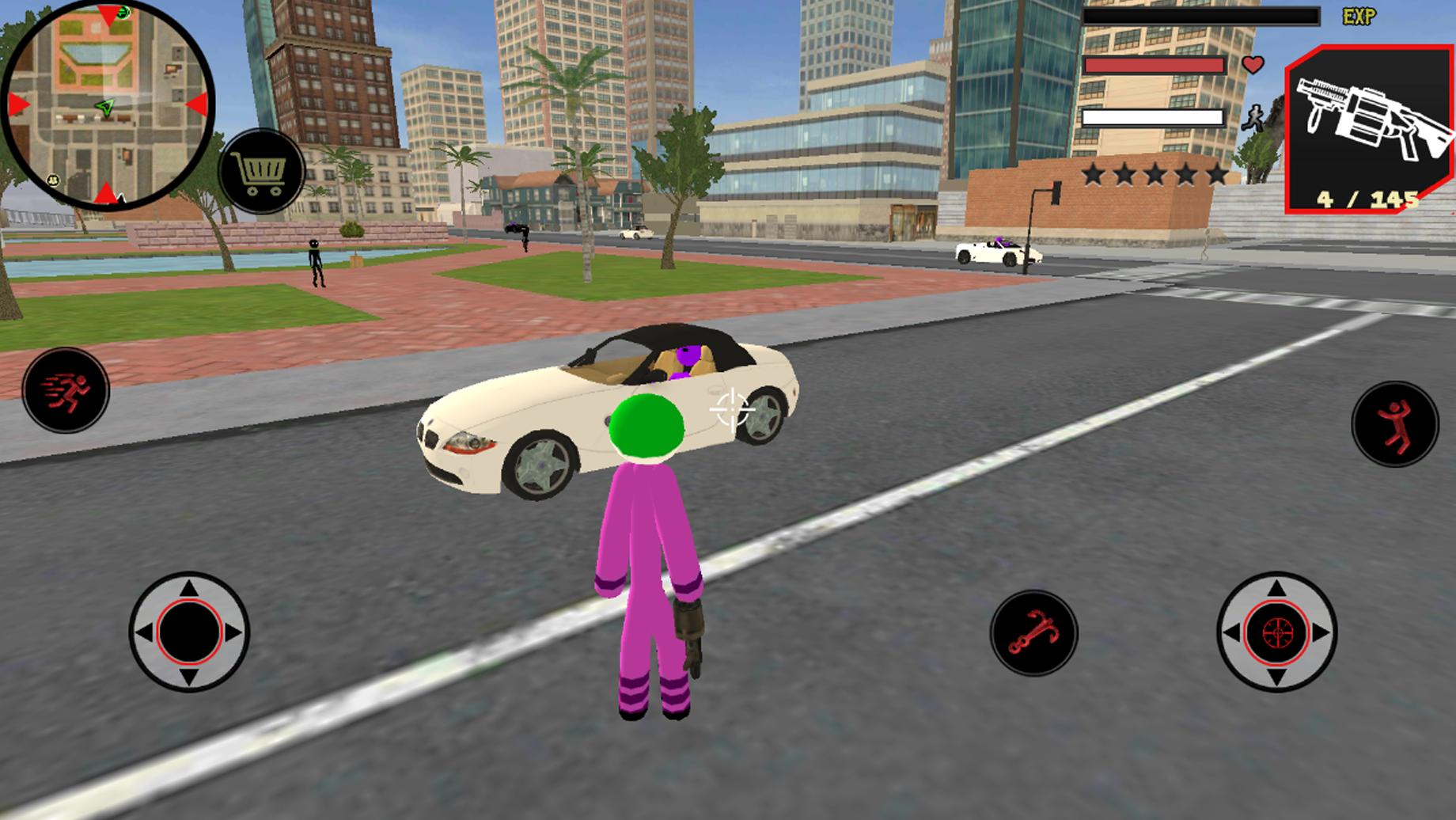The height and width of the screenshot is (820, 1456).
Task: Tap the white stamina bar
Action: [1151, 116]
